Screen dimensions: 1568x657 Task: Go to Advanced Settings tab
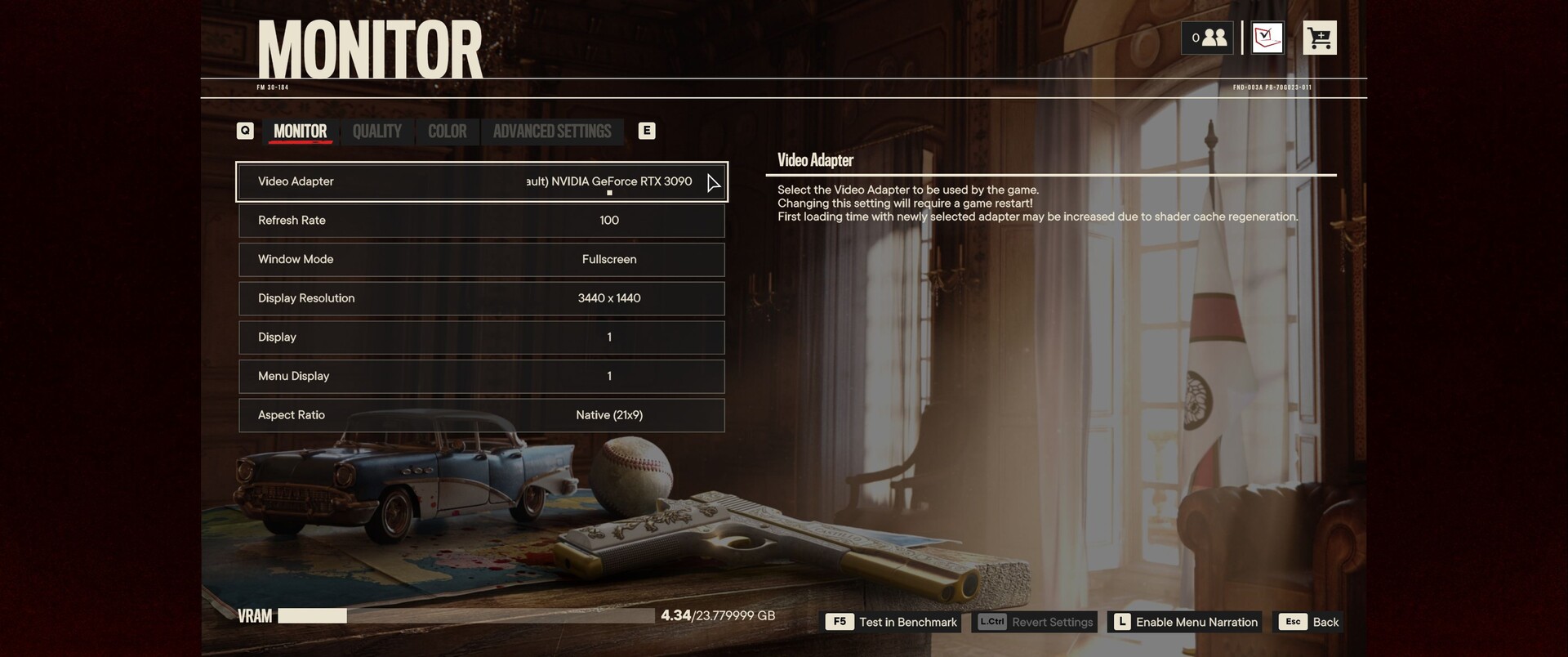click(x=552, y=132)
